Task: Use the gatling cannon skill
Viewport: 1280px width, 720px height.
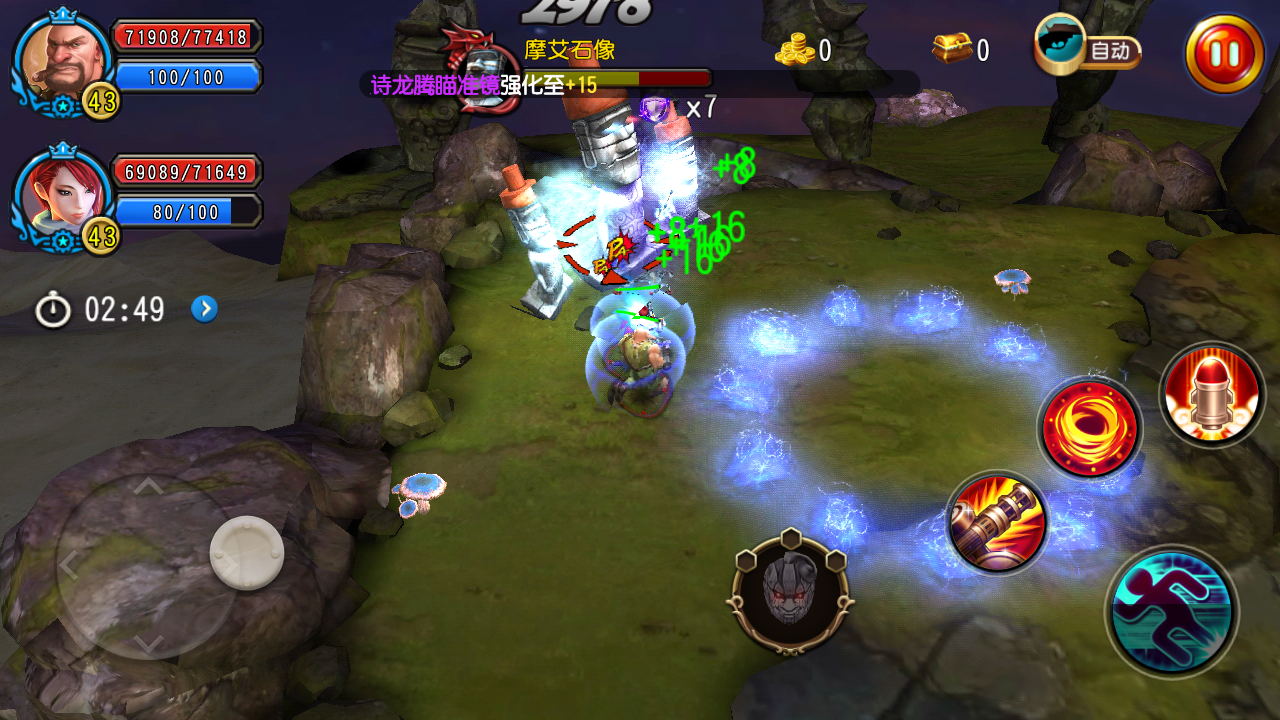Action: click(x=997, y=522)
